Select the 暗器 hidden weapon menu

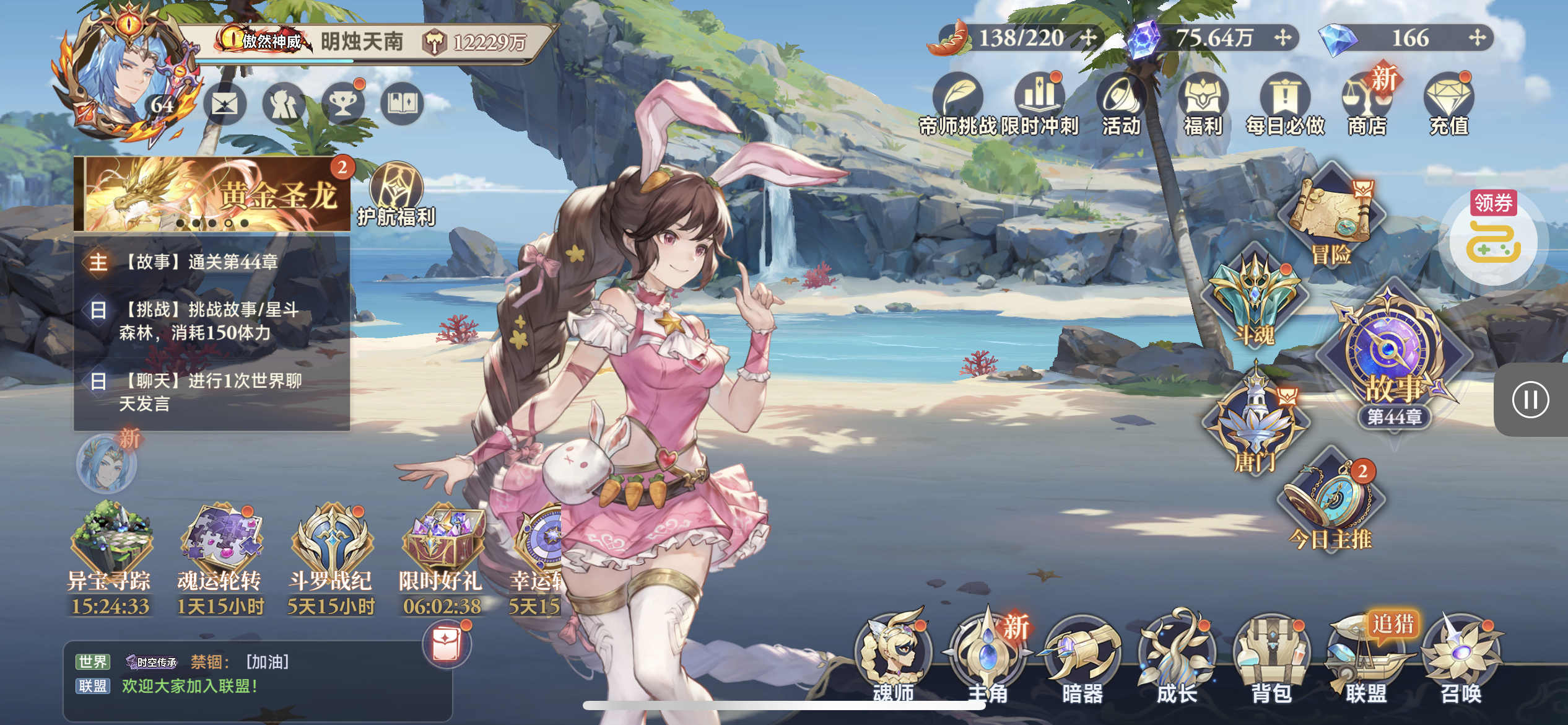coord(1082,657)
